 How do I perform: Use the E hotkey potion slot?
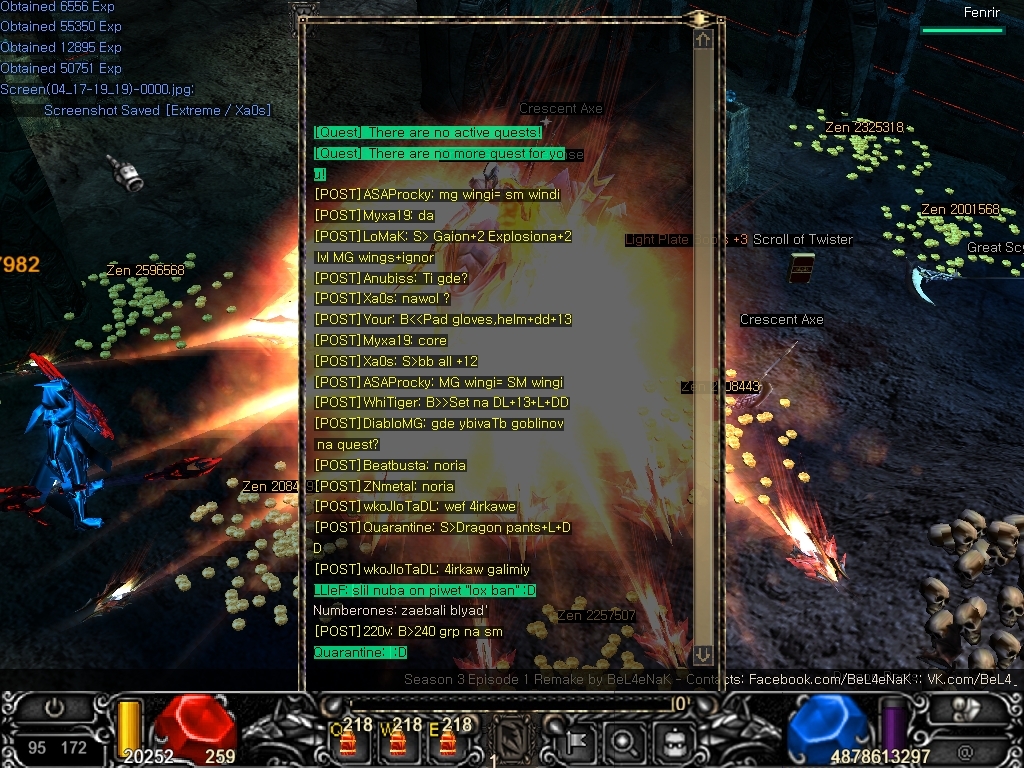[446, 740]
